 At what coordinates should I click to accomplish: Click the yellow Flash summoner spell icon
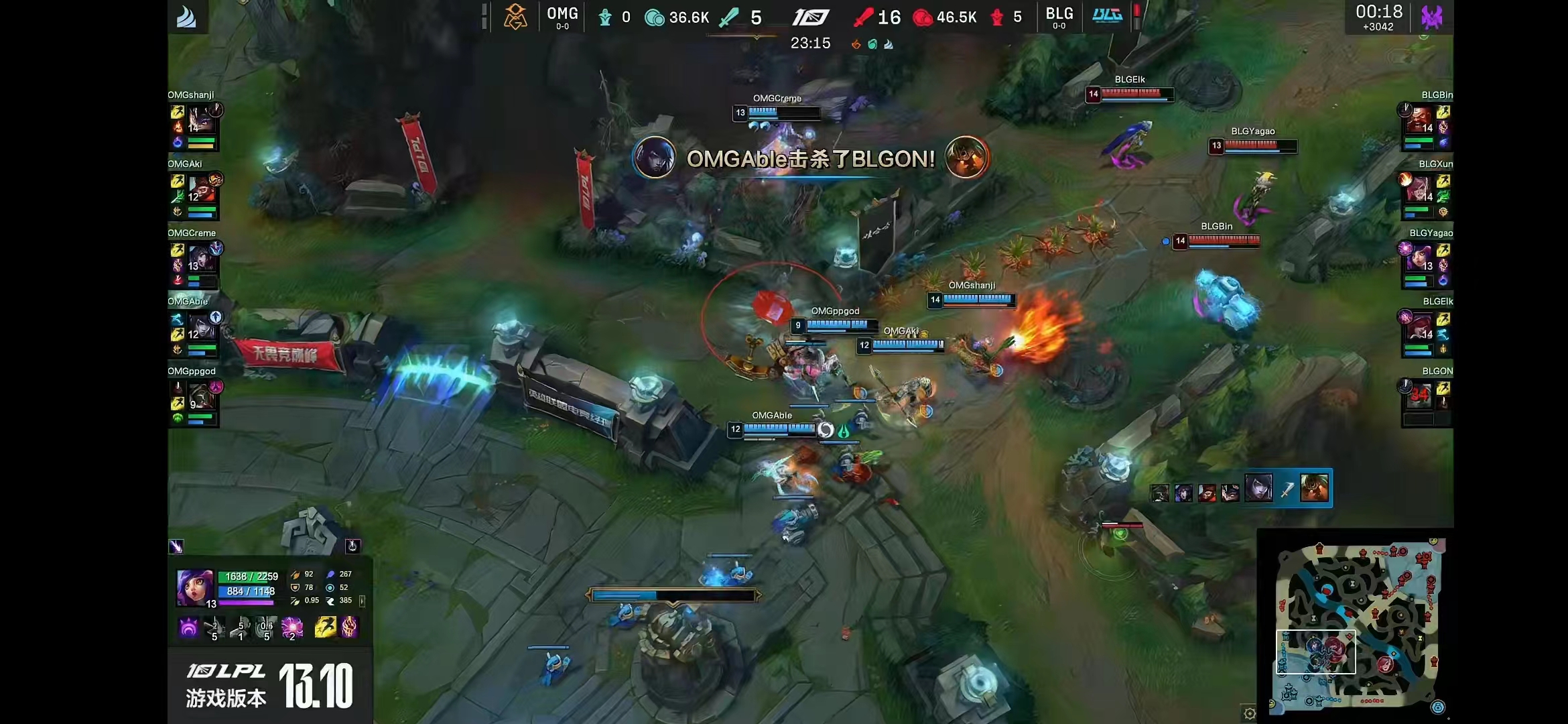[x=325, y=627]
